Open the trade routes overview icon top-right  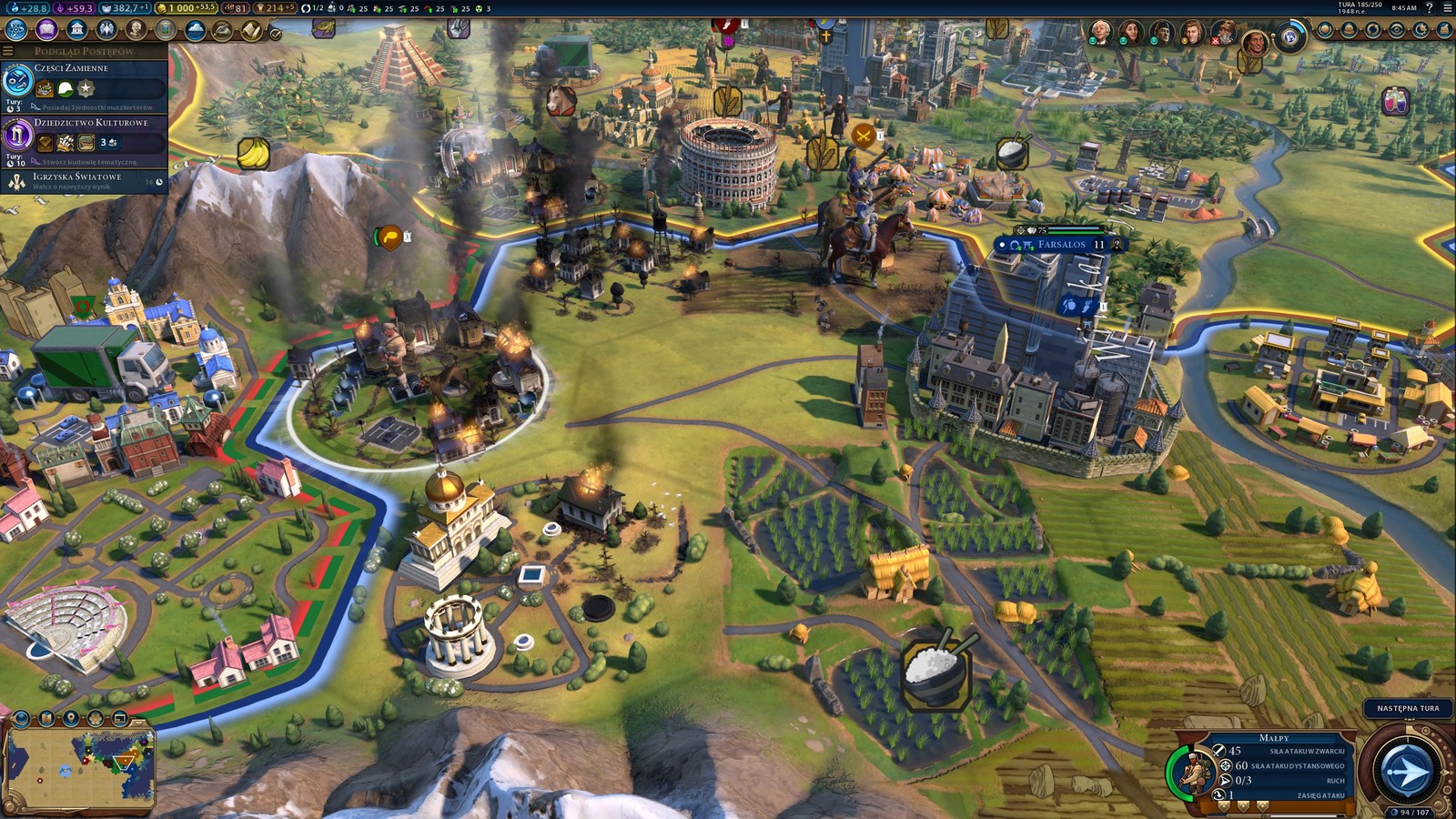[1374, 29]
